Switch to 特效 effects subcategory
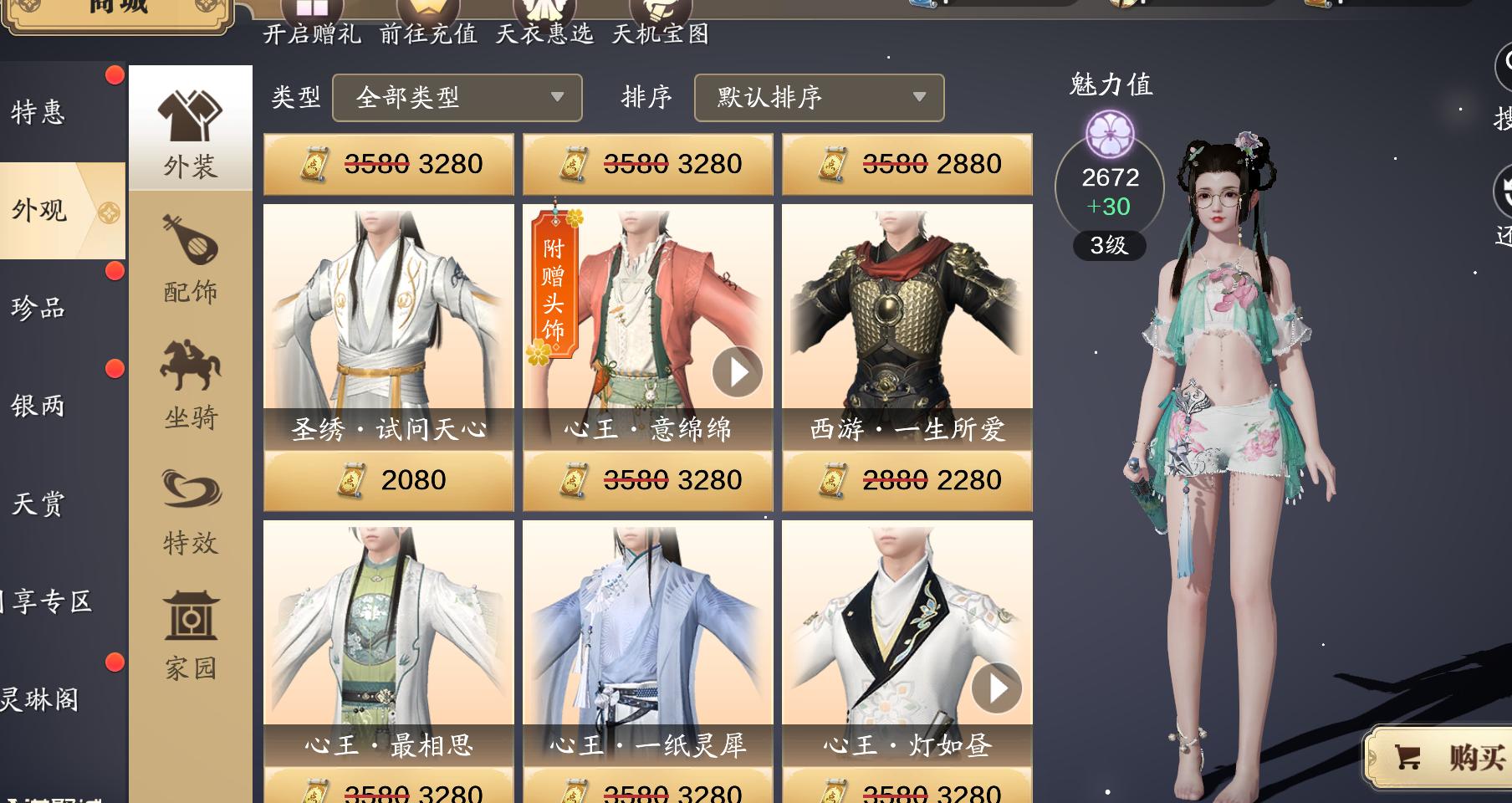Image resolution: width=1512 pixels, height=803 pixels. (x=191, y=507)
